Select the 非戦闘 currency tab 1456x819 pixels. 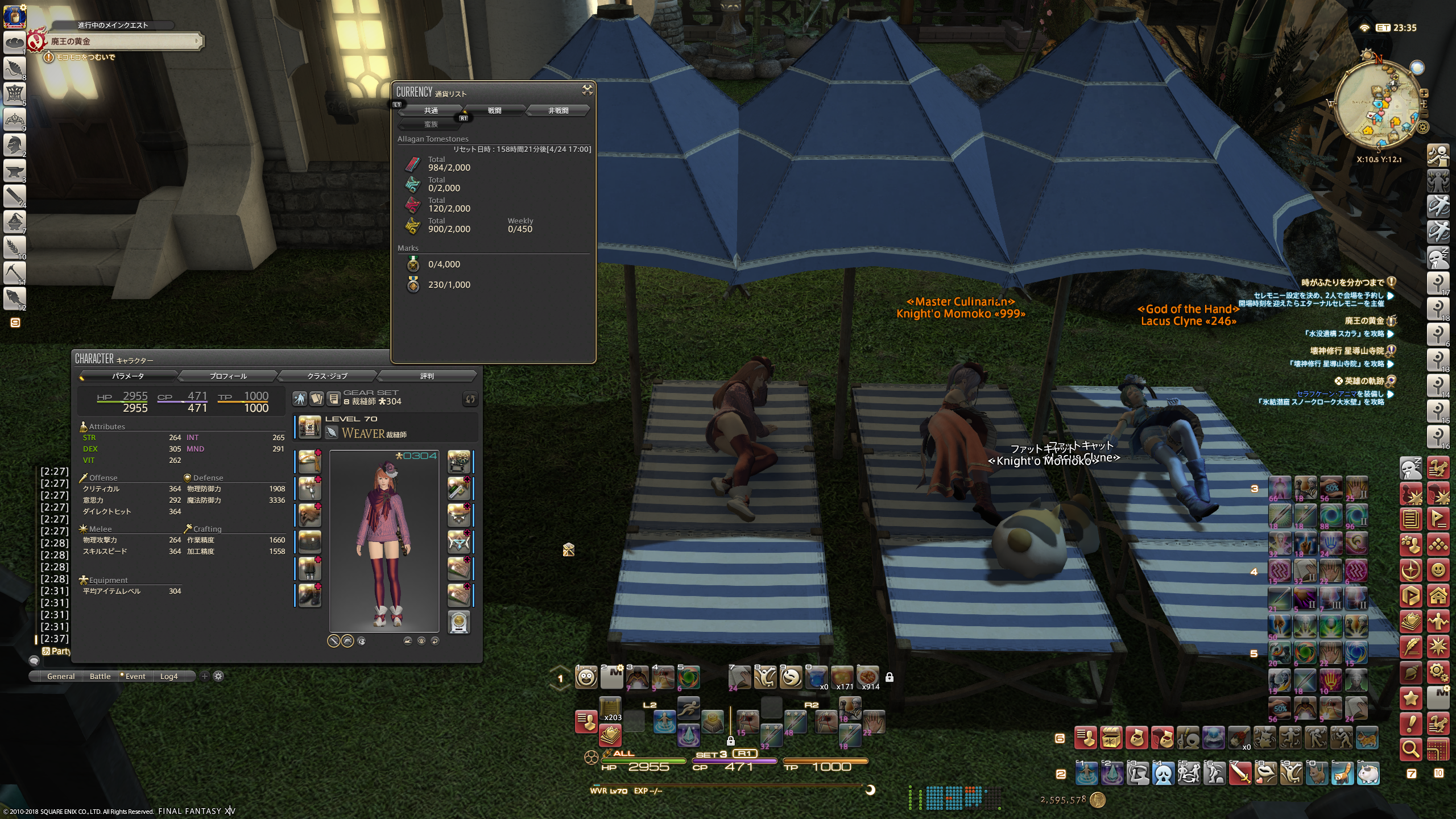click(x=558, y=110)
